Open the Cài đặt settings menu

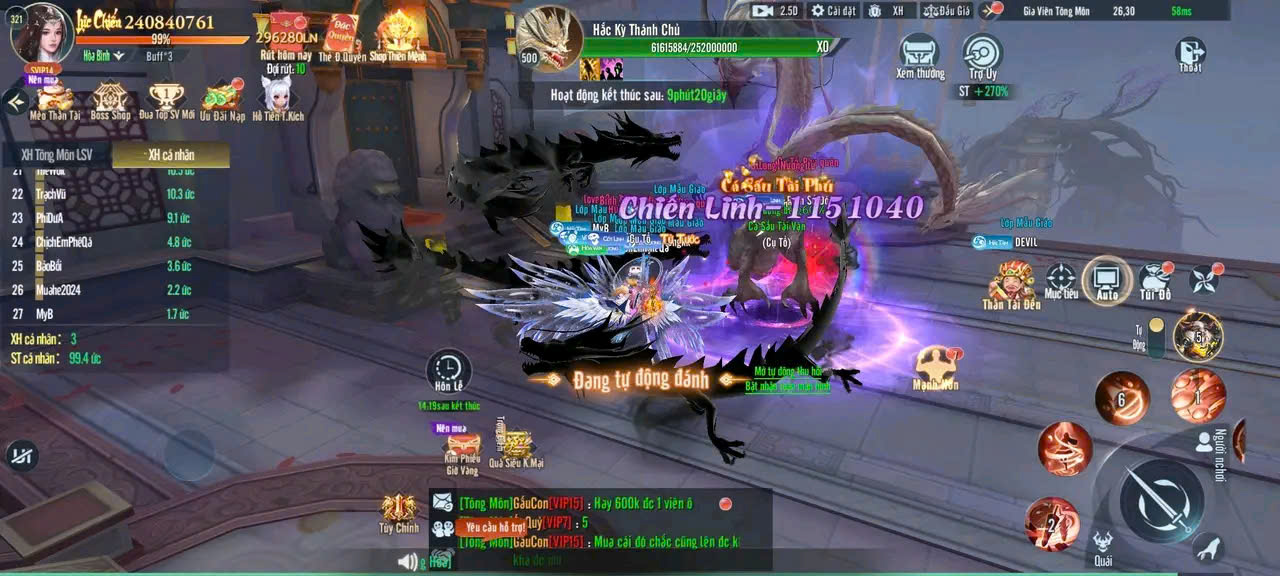point(833,11)
